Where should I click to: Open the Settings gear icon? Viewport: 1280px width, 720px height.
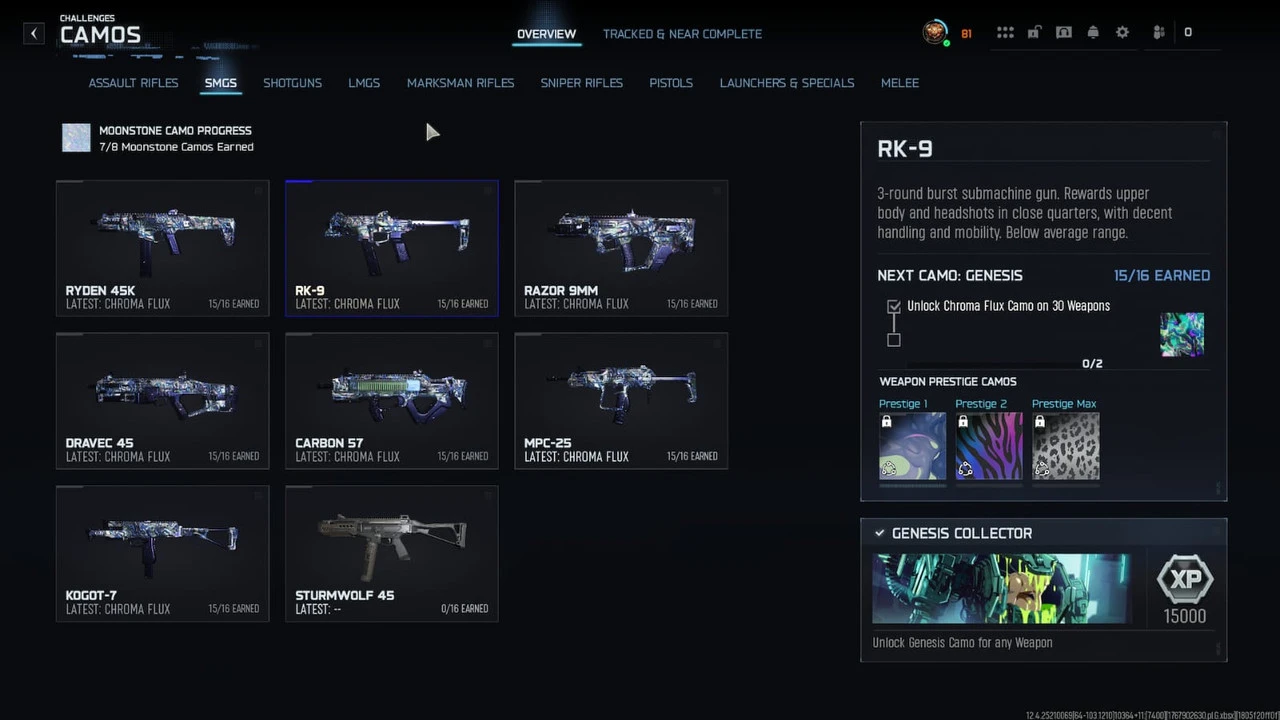(x=1122, y=32)
